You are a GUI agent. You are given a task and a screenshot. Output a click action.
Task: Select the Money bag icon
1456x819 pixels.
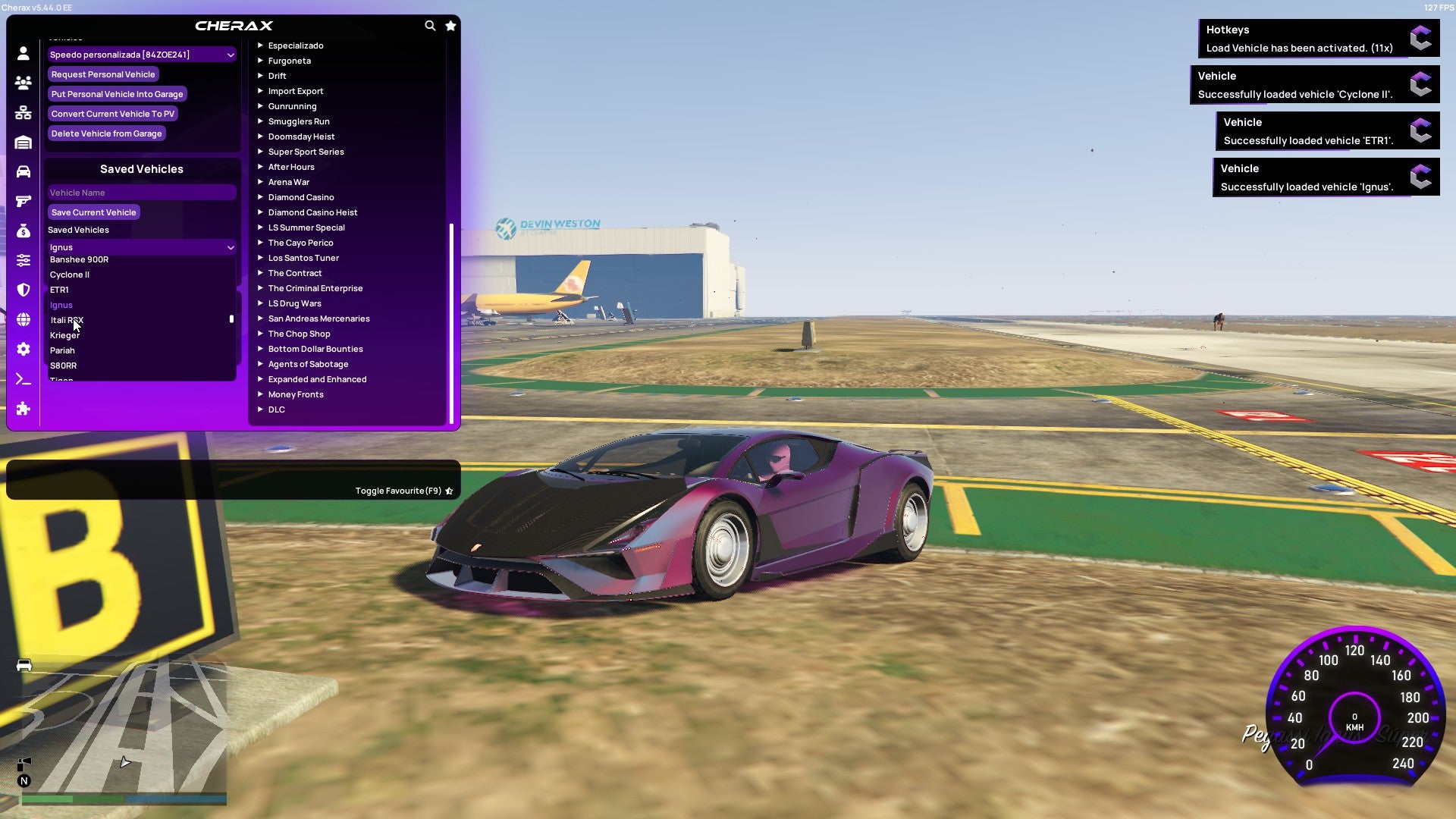pyautogui.click(x=23, y=231)
